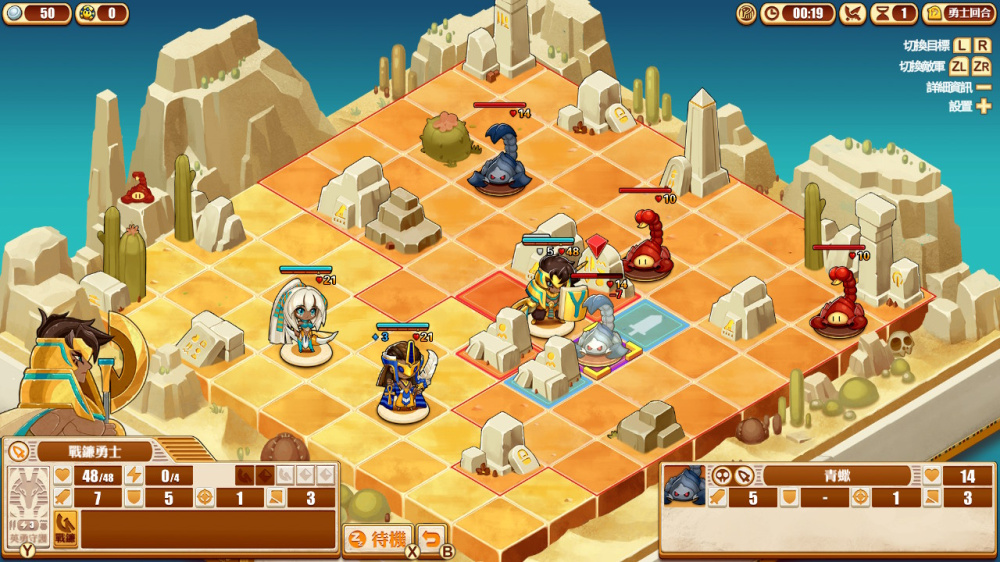Select the 戰鐮勇士 unit name bar
1000x562 pixels.
pos(95,451)
